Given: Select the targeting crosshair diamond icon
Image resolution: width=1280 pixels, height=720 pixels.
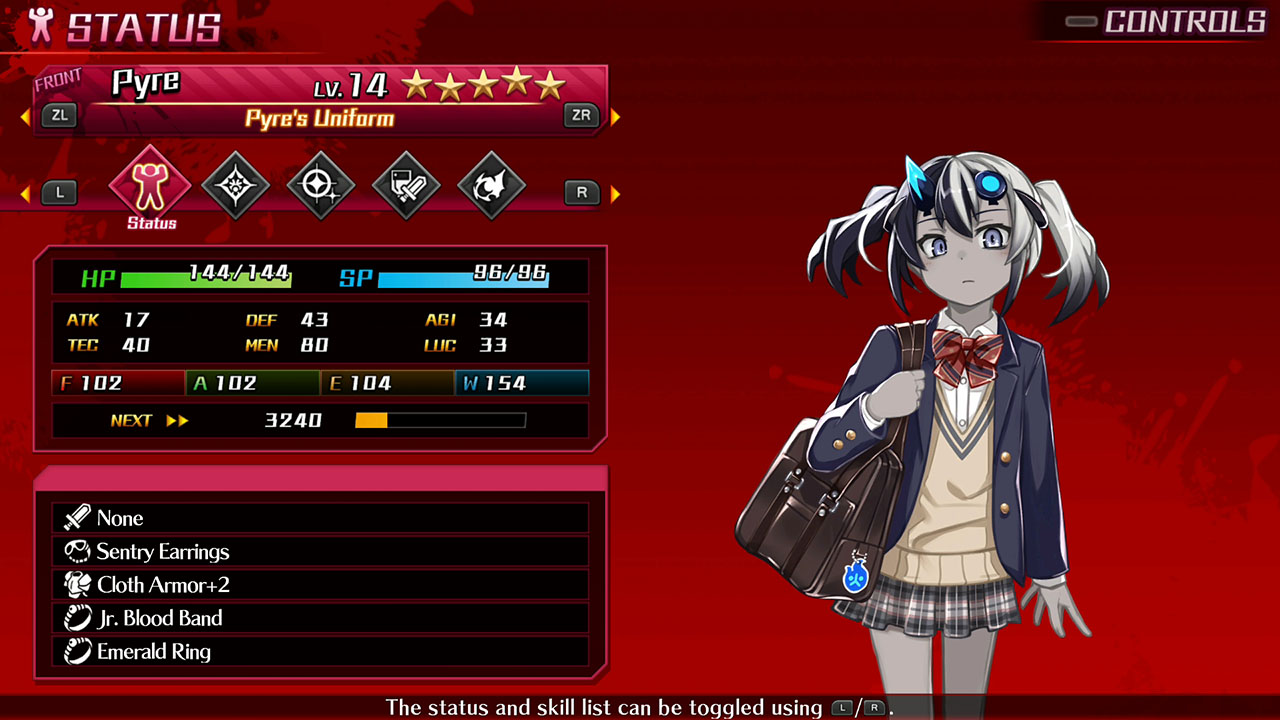Looking at the screenshot, I should pyautogui.click(x=320, y=185).
